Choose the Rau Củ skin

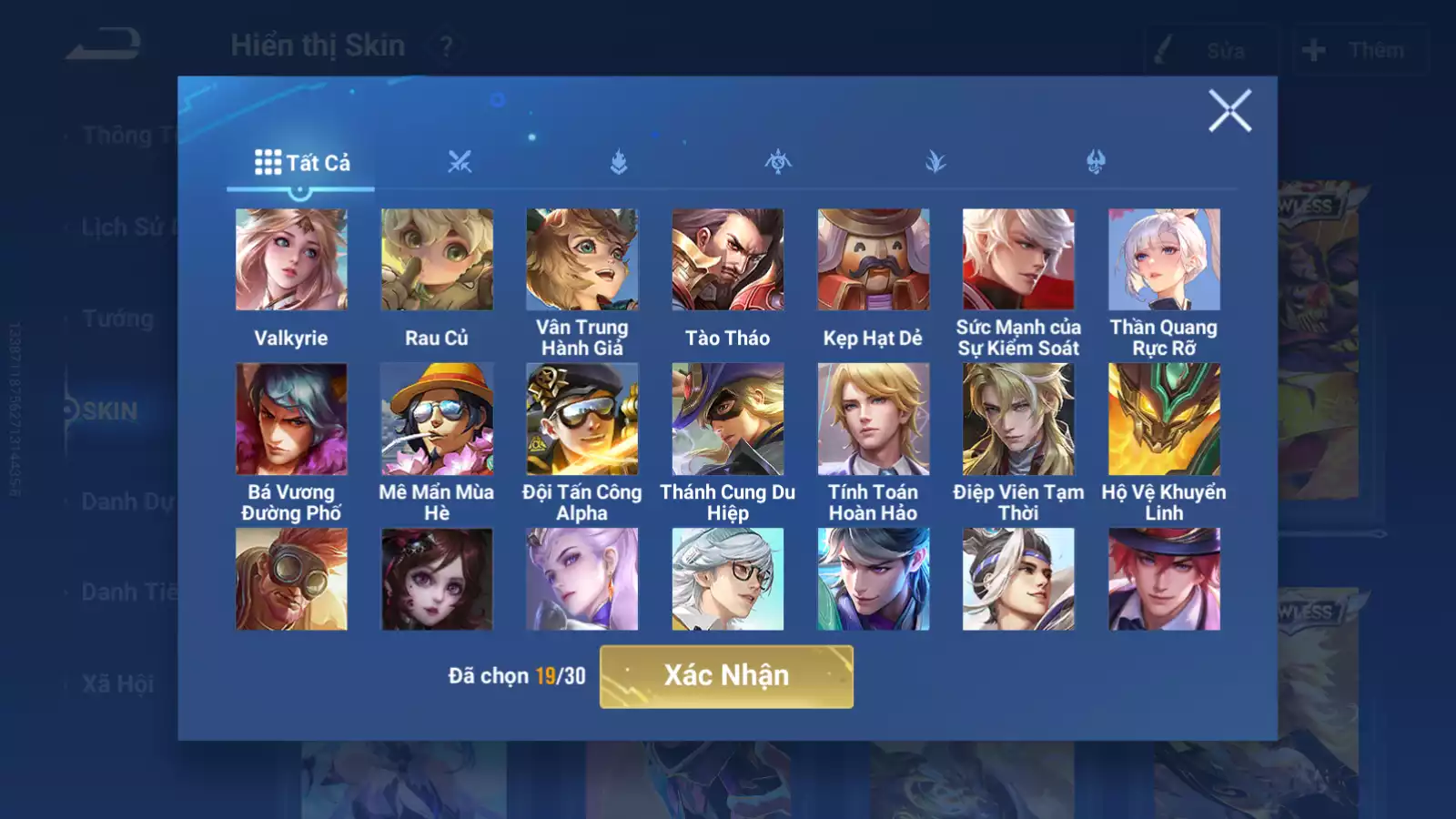437,260
